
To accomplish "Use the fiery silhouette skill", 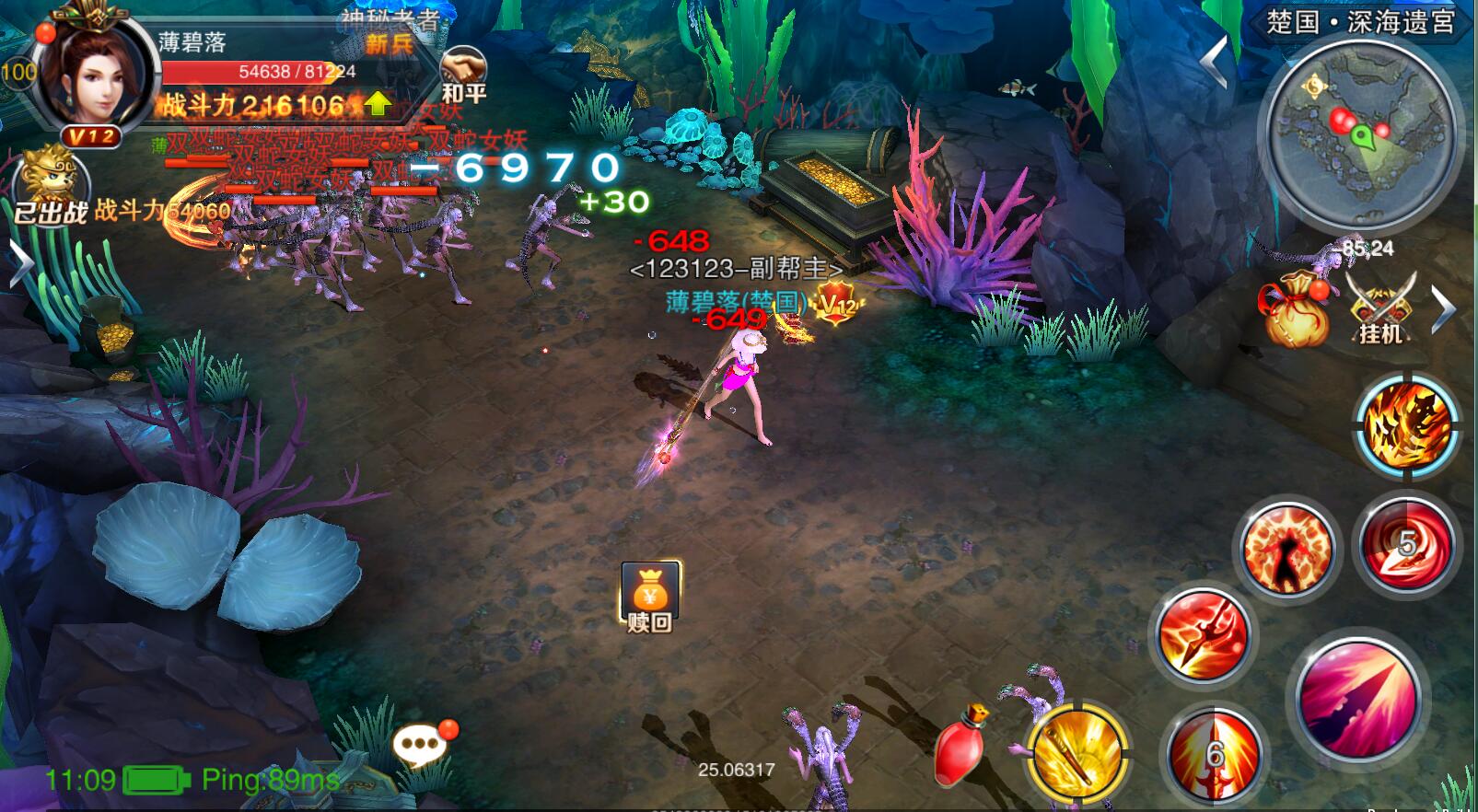I will click(1287, 550).
